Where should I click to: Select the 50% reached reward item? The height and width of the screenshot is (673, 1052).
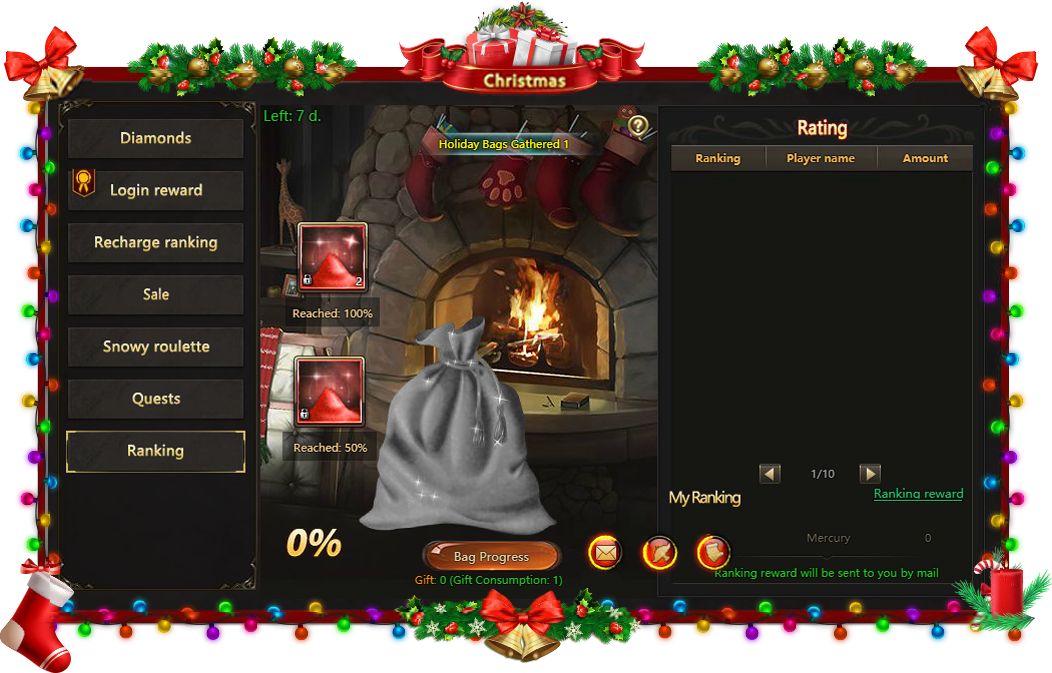click(330, 391)
